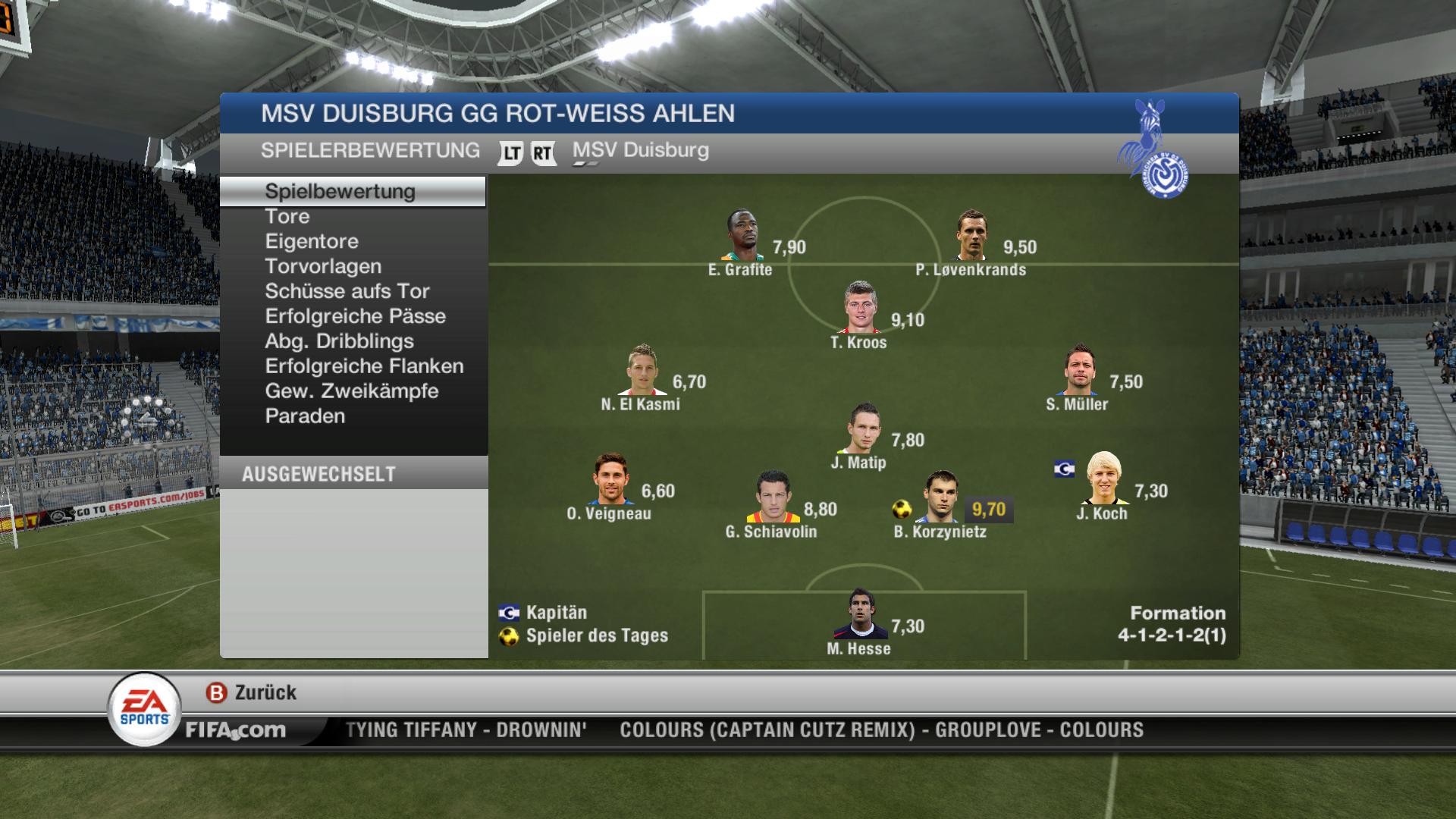Open Erfolgreiche Pässe stats
This screenshot has height=819, width=1456.
(355, 317)
